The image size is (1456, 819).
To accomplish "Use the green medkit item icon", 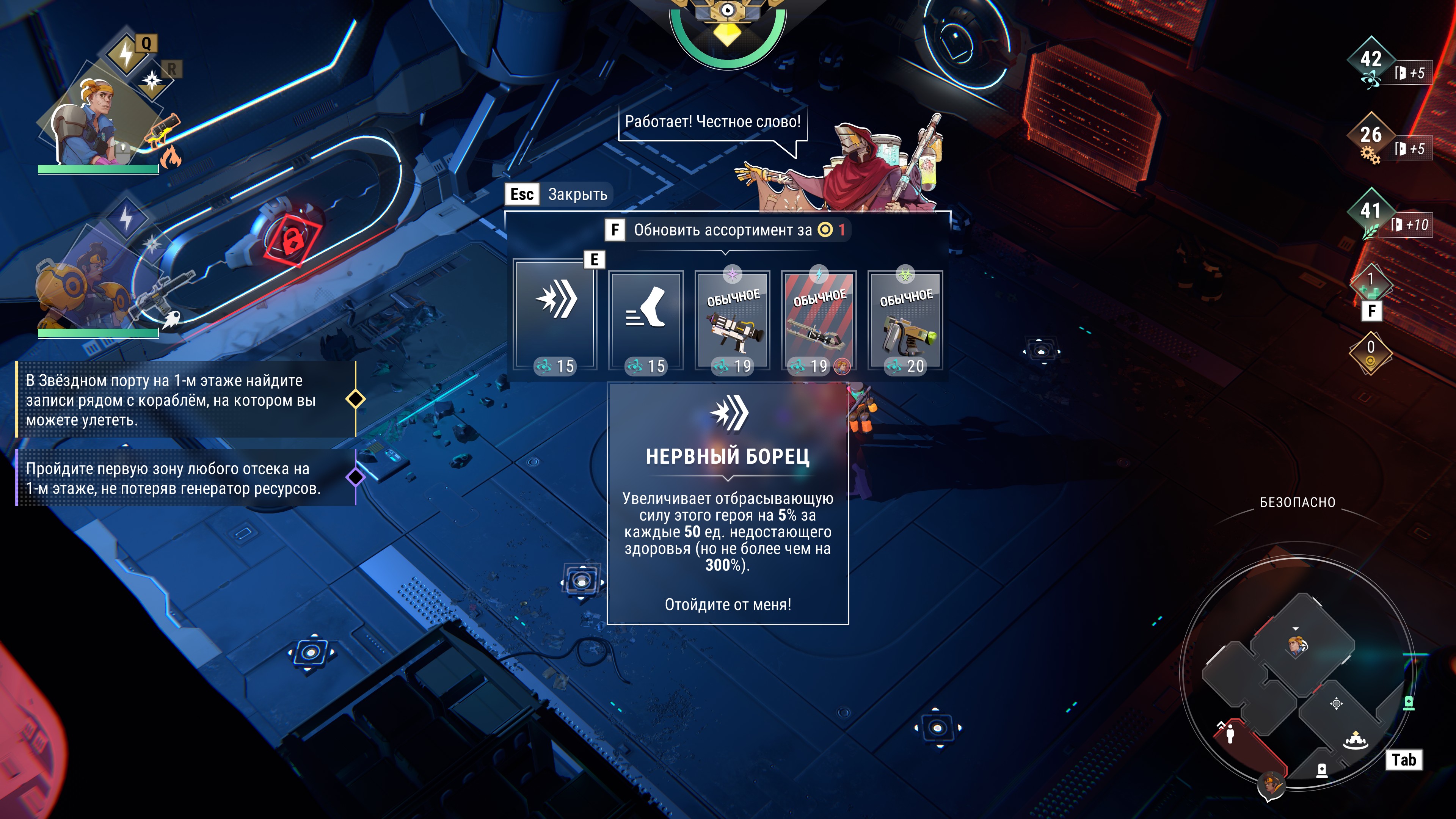I will coord(1371,286).
